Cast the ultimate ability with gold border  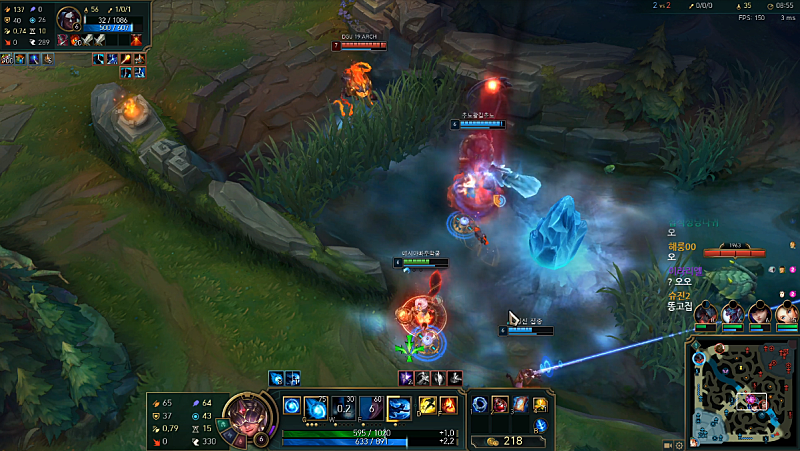click(399, 407)
